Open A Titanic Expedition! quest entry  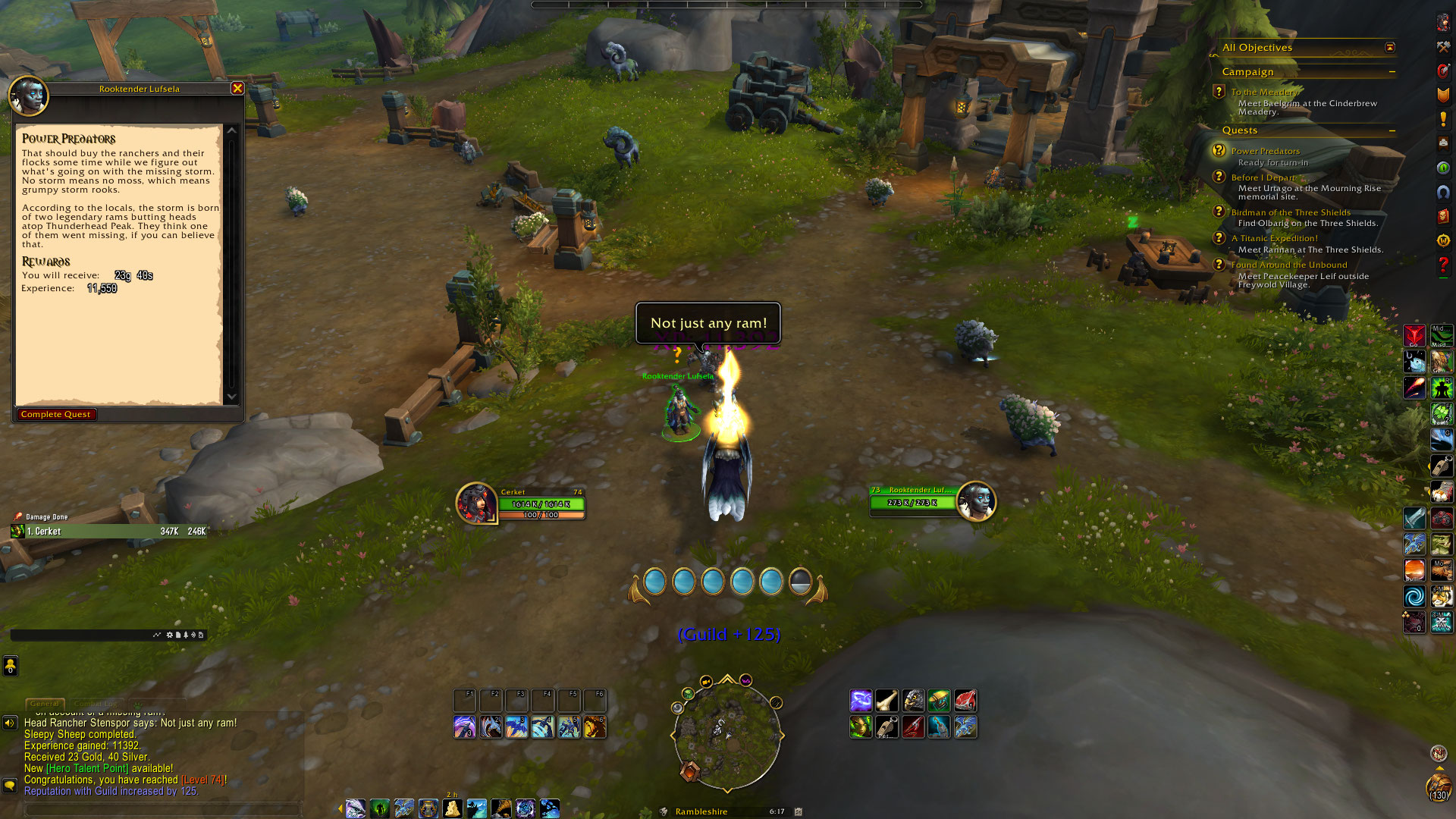1274,238
